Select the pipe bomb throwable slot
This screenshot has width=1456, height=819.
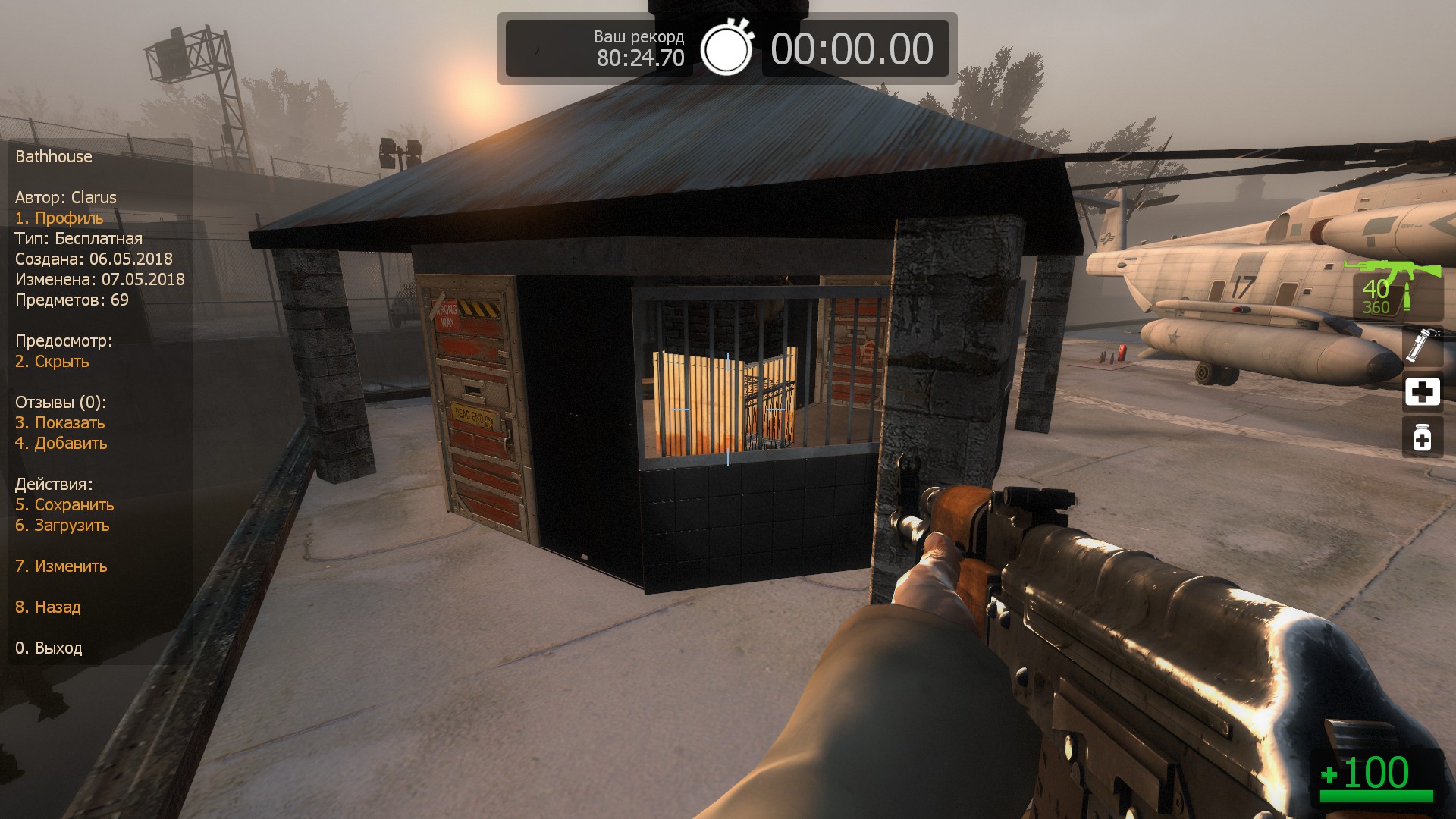pyautogui.click(x=1421, y=346)
